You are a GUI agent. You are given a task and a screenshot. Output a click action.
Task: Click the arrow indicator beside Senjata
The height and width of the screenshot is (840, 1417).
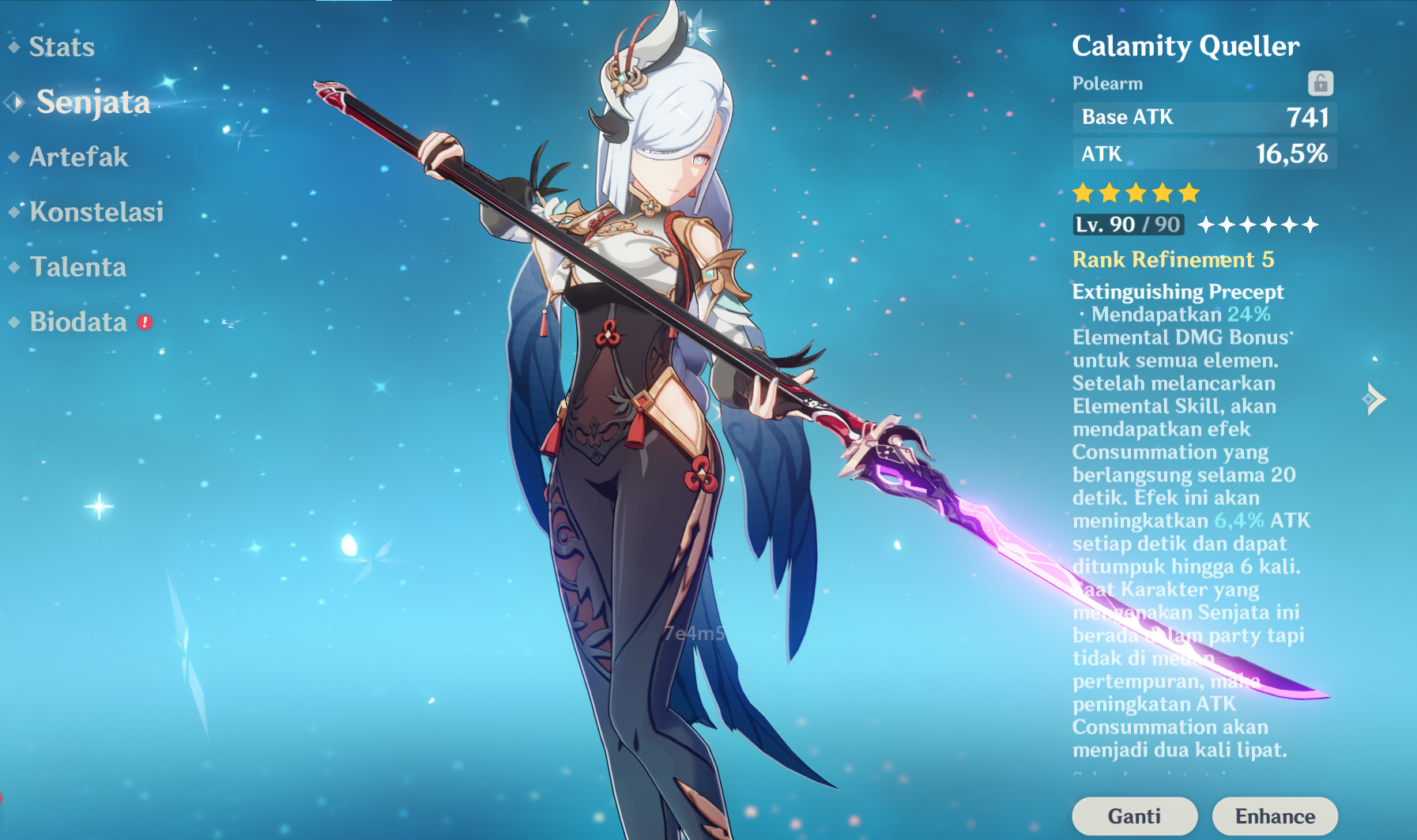click(x=13, y=101)
